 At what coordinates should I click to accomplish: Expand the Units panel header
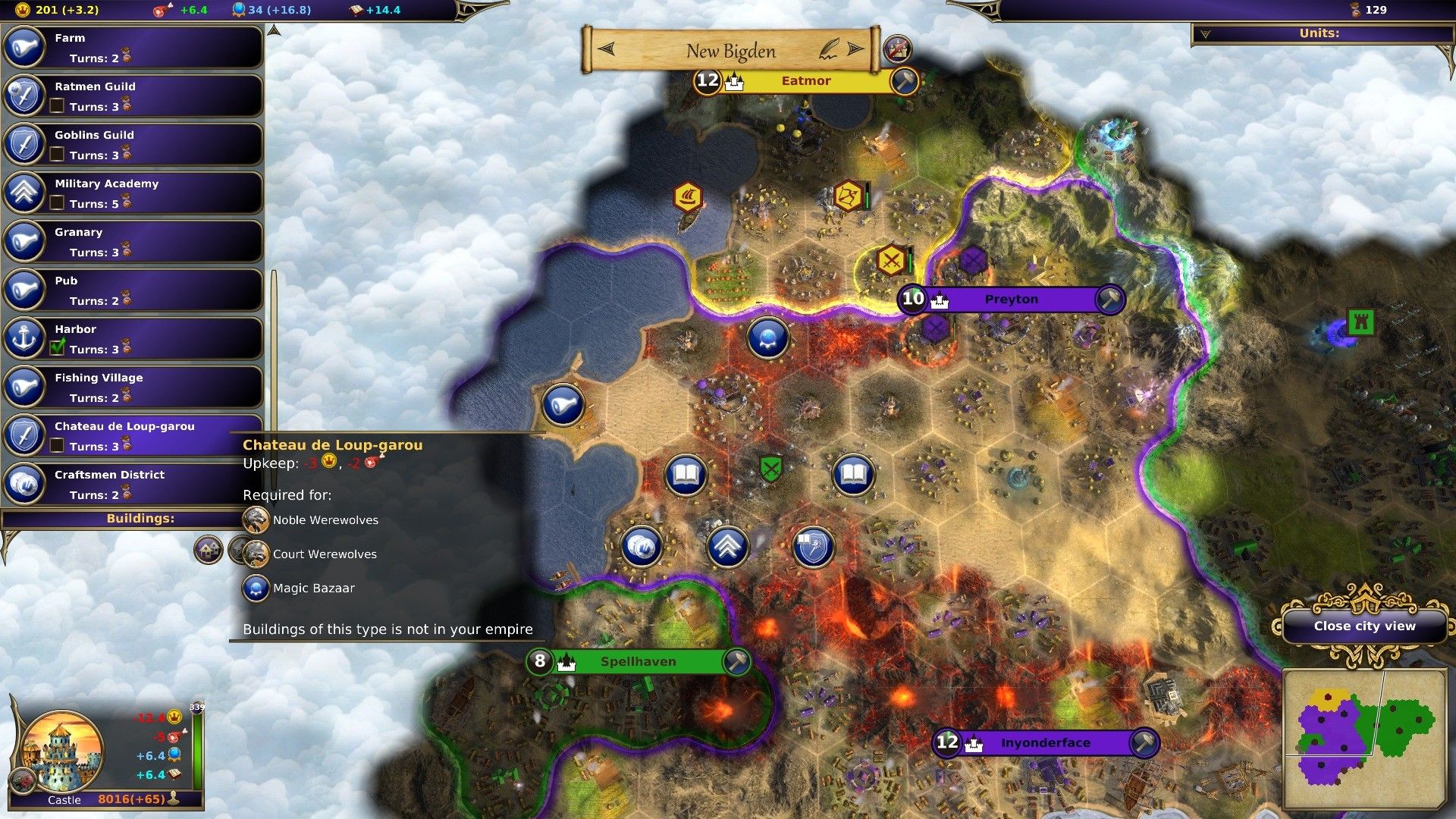coord(1319,34)
